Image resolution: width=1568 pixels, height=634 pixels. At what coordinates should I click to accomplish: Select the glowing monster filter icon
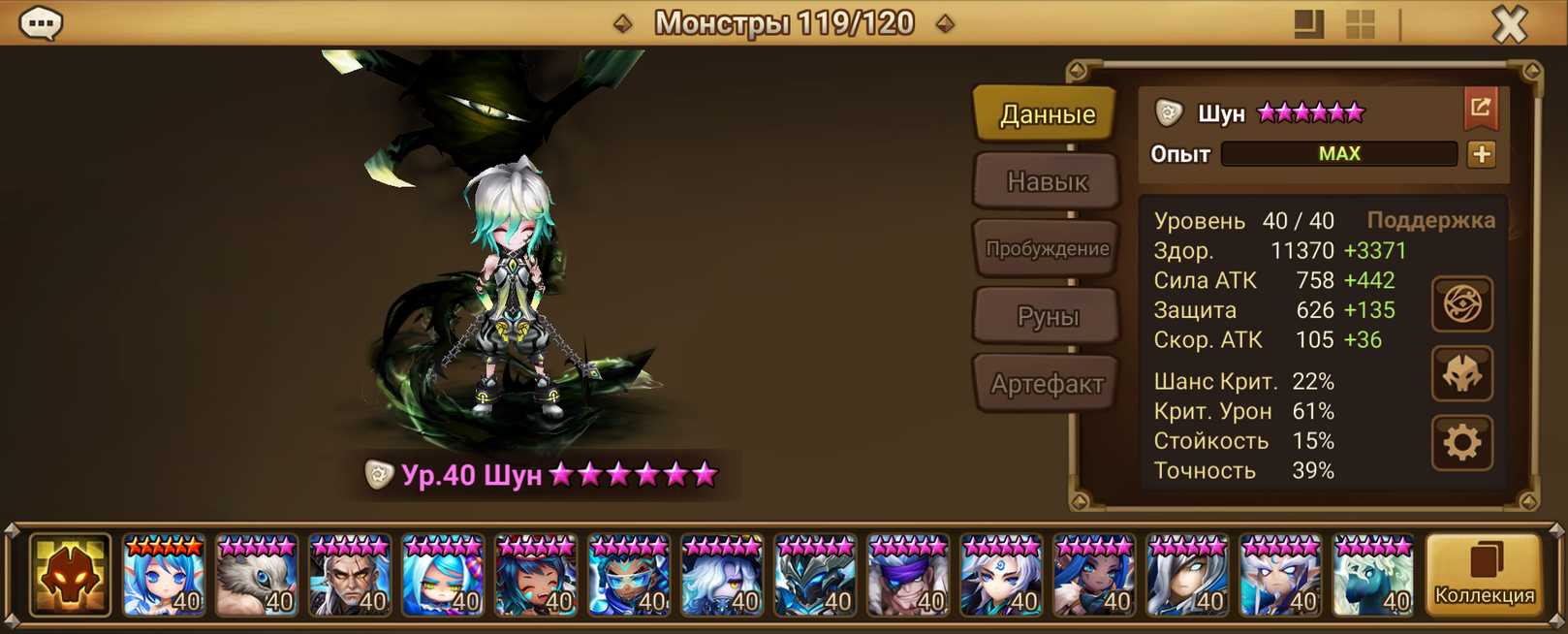[x=70, y=575]
